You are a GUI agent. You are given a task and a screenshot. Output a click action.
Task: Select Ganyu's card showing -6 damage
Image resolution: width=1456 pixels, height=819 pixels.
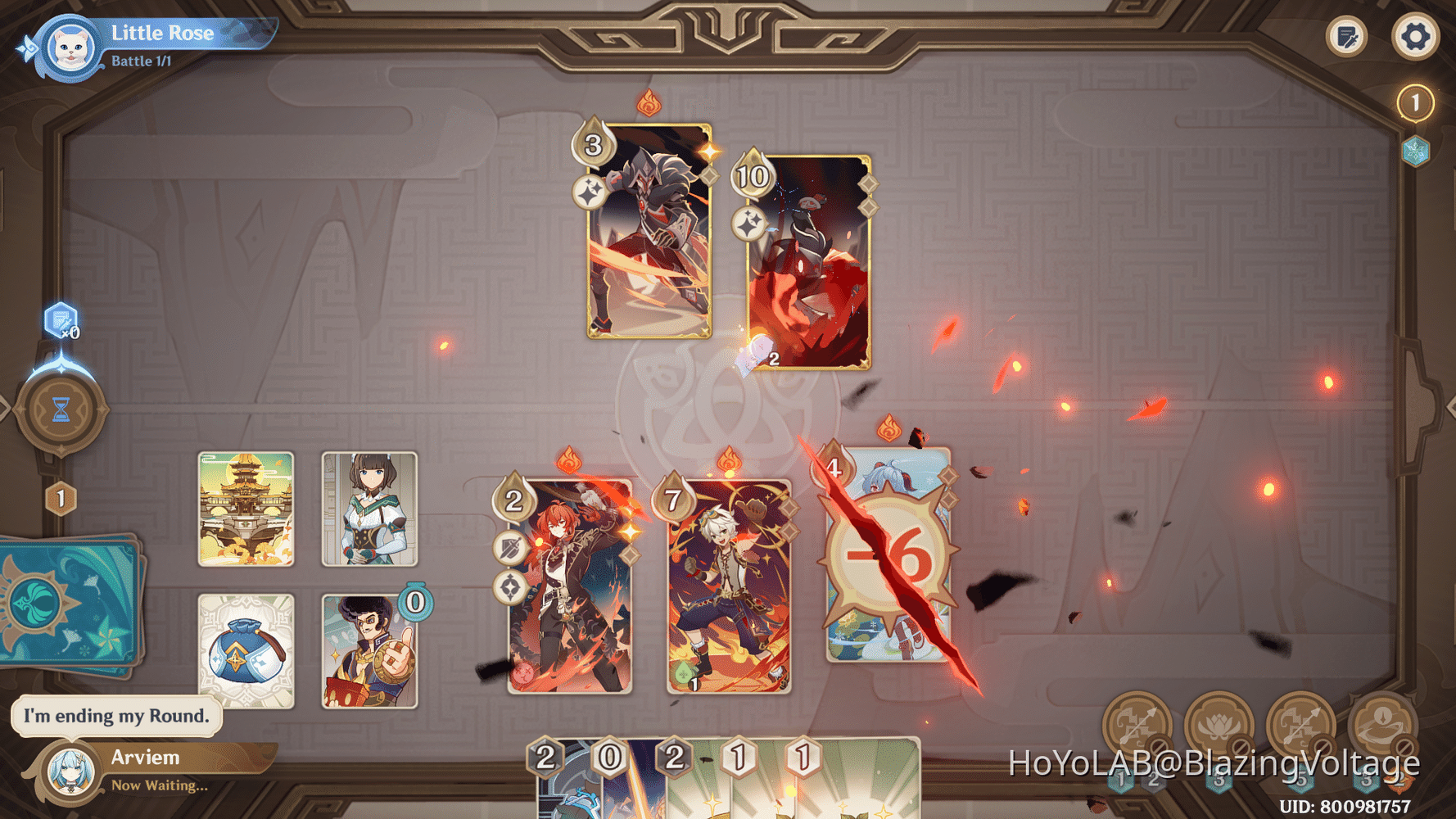click(889, 557)
